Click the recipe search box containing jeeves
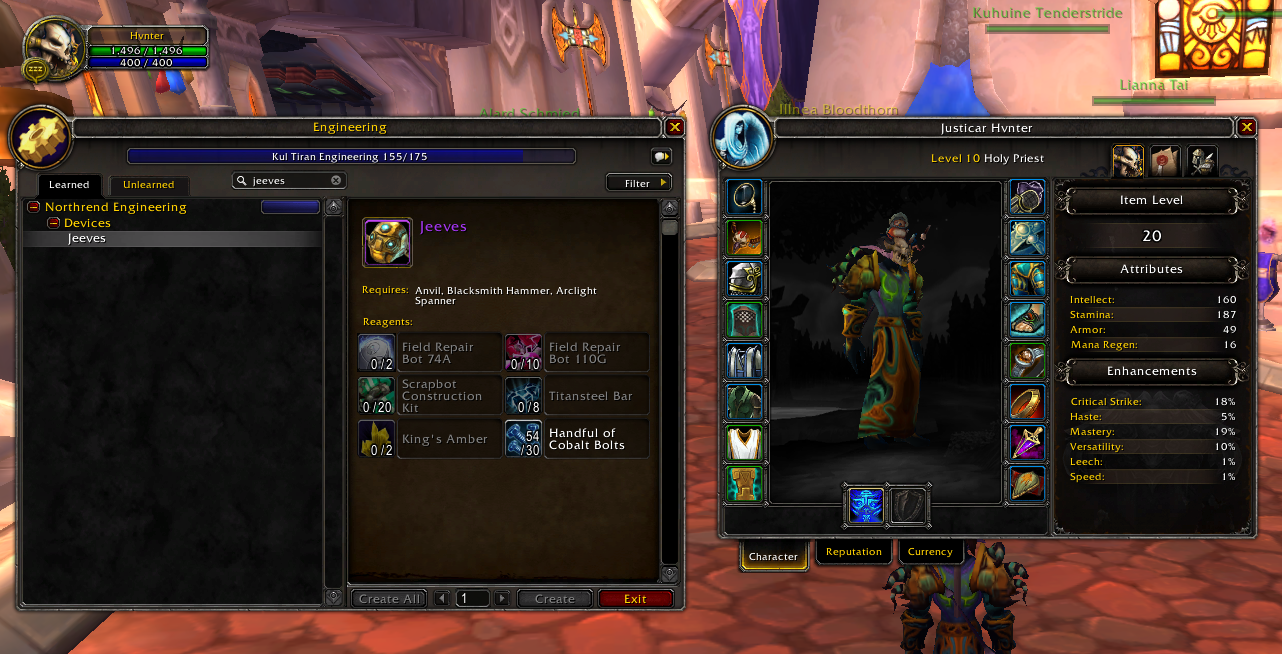 click(285, 181)
